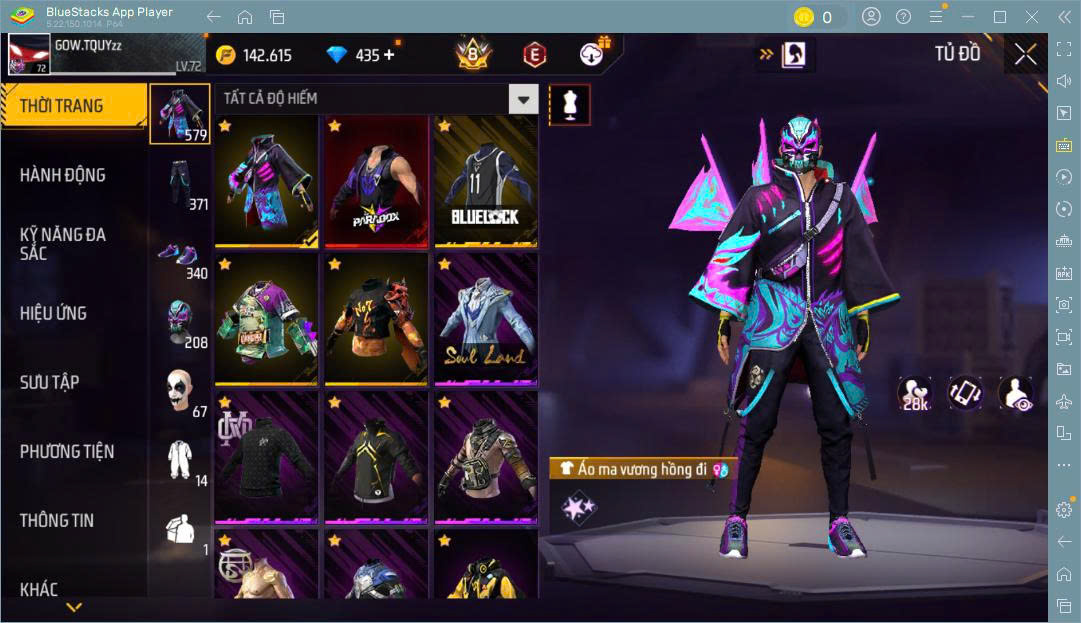This screenshot has height=623, width=1081.
Task: Choose the Soul Land blue jacket
Action: click(485, 319)
